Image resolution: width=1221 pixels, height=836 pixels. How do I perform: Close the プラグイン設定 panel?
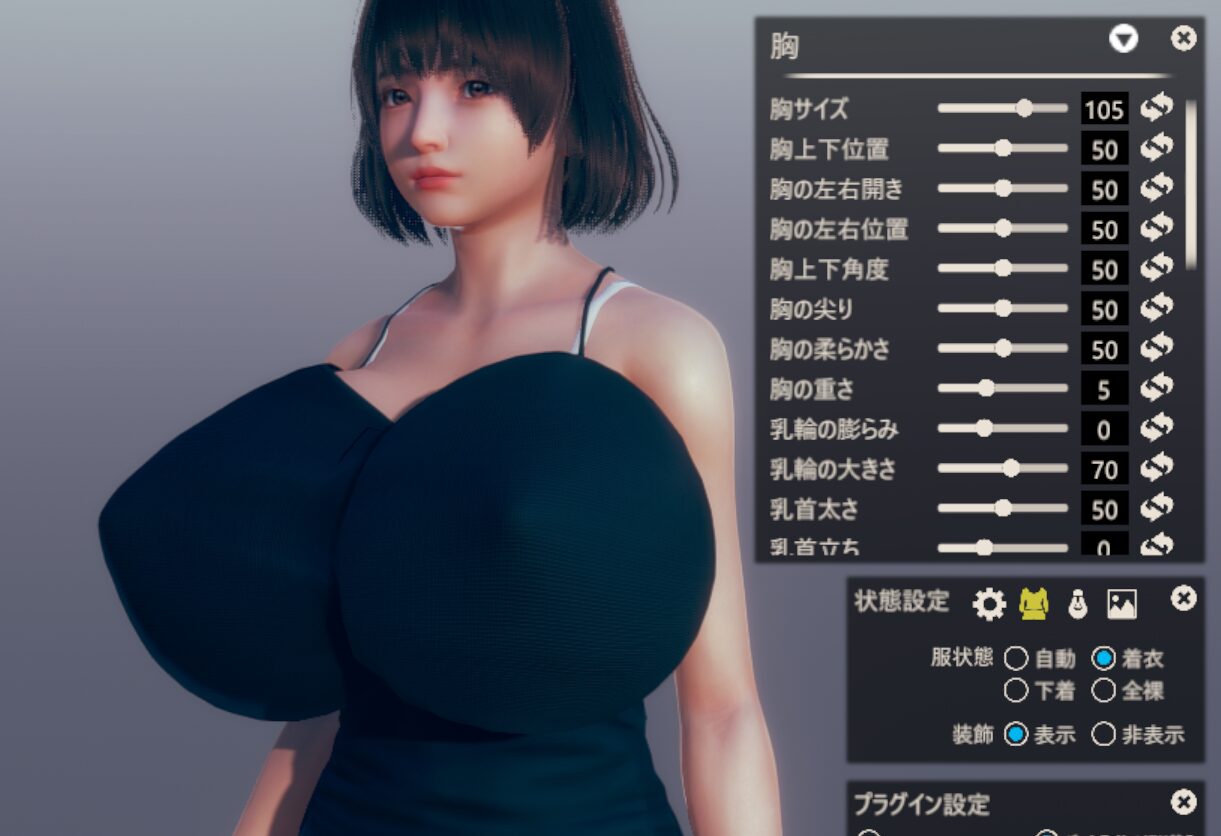tap(1183, 802)
